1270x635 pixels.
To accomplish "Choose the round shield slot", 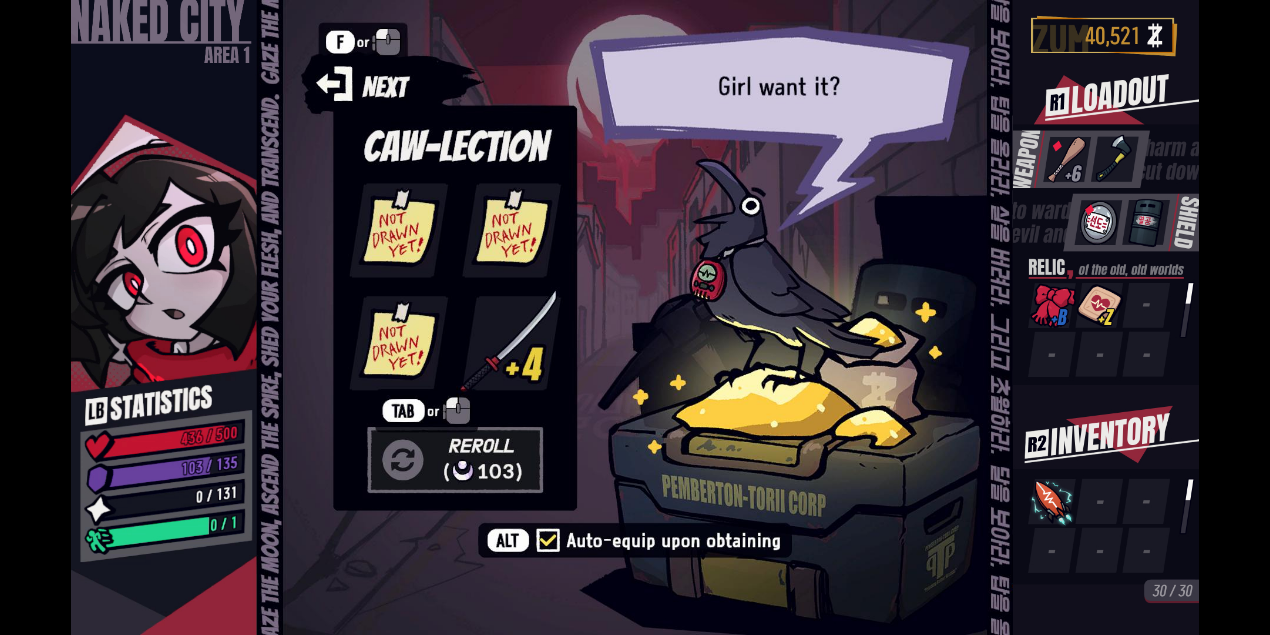I will 1098,222.
